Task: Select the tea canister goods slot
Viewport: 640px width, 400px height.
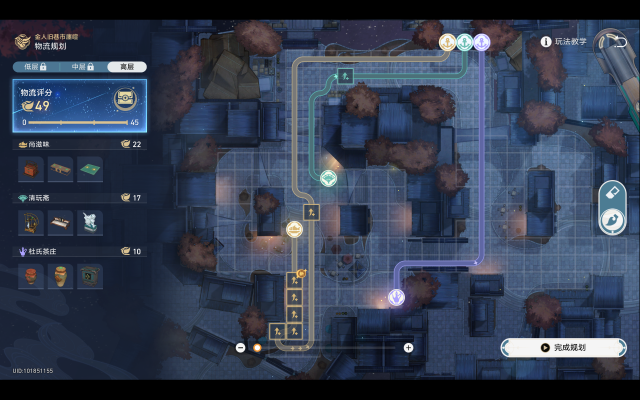Action: pos(61,274)
